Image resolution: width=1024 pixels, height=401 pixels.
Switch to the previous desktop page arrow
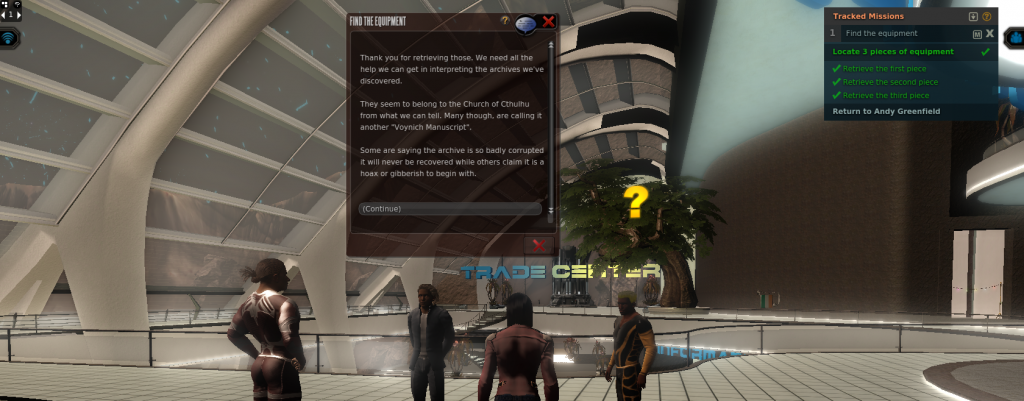[4, 14]
